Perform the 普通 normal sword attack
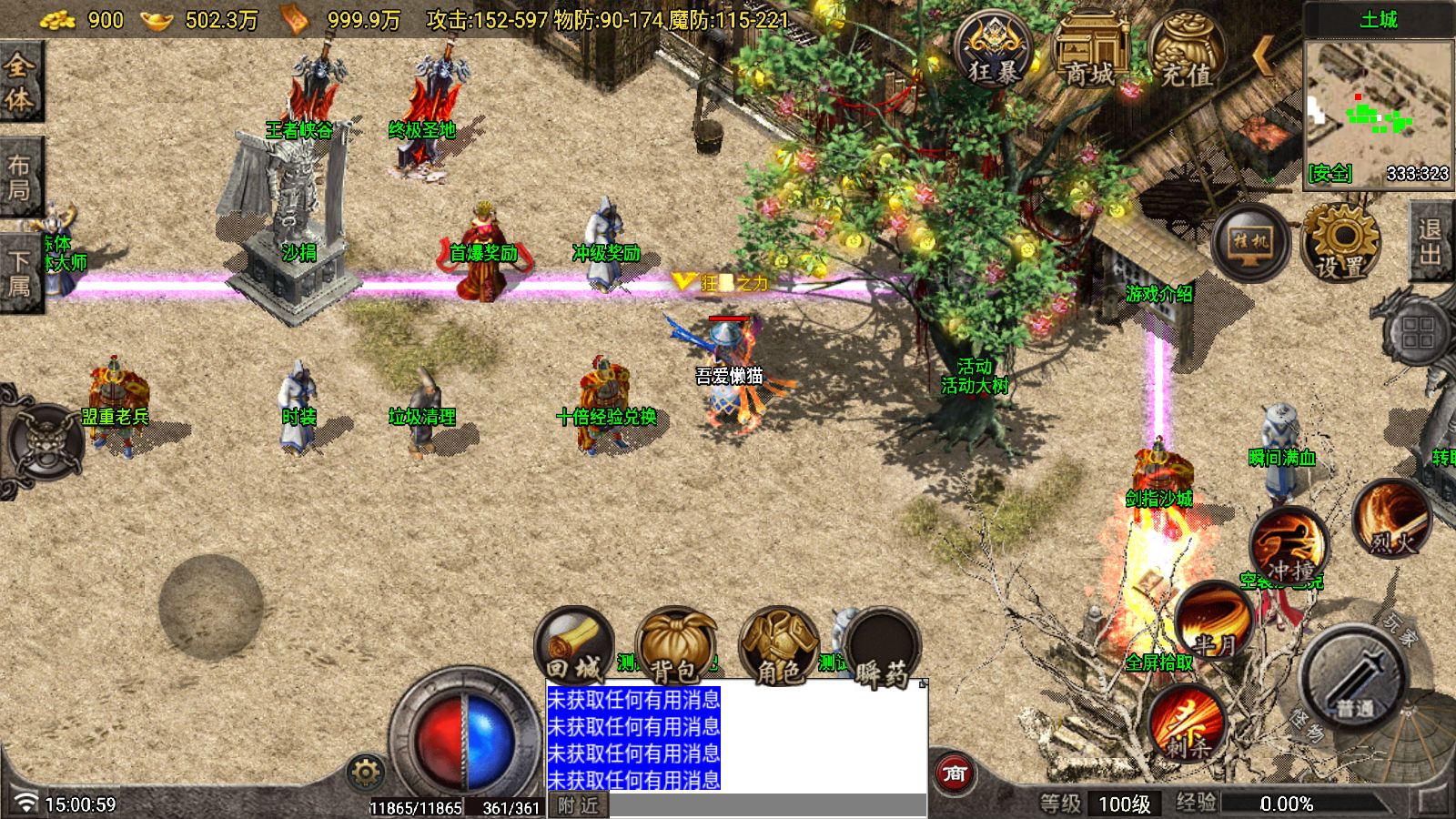 point(1355,680)
